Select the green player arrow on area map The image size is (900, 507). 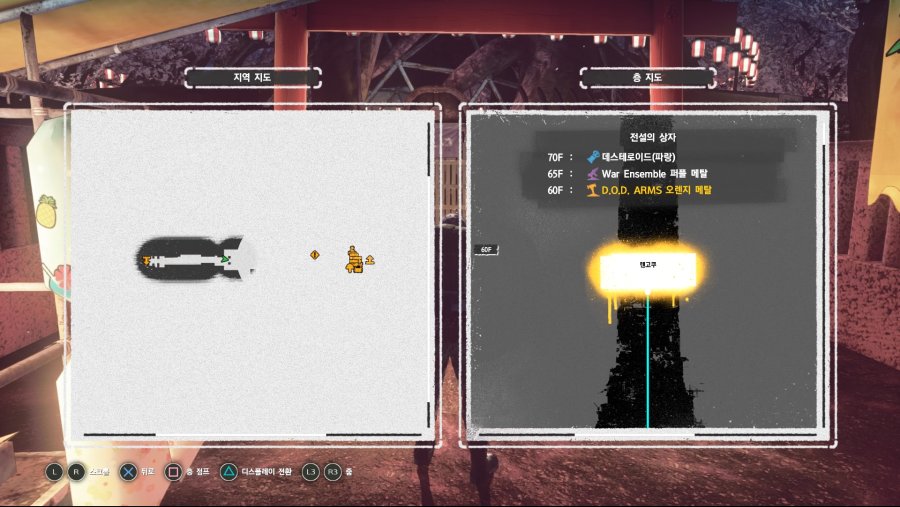tap(226, 260)
